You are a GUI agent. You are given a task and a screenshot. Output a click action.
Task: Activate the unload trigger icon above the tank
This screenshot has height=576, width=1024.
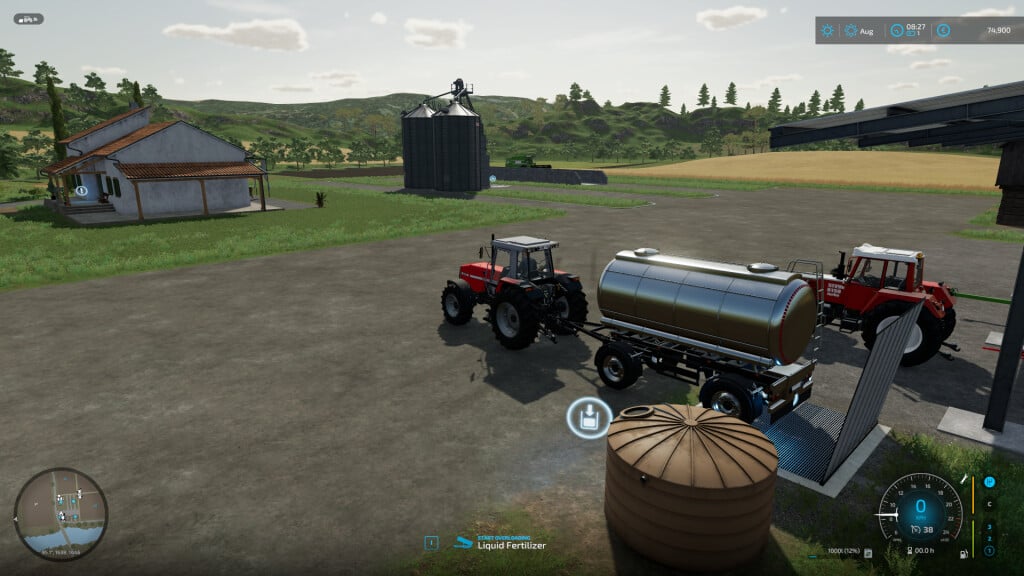click(589, 417)
